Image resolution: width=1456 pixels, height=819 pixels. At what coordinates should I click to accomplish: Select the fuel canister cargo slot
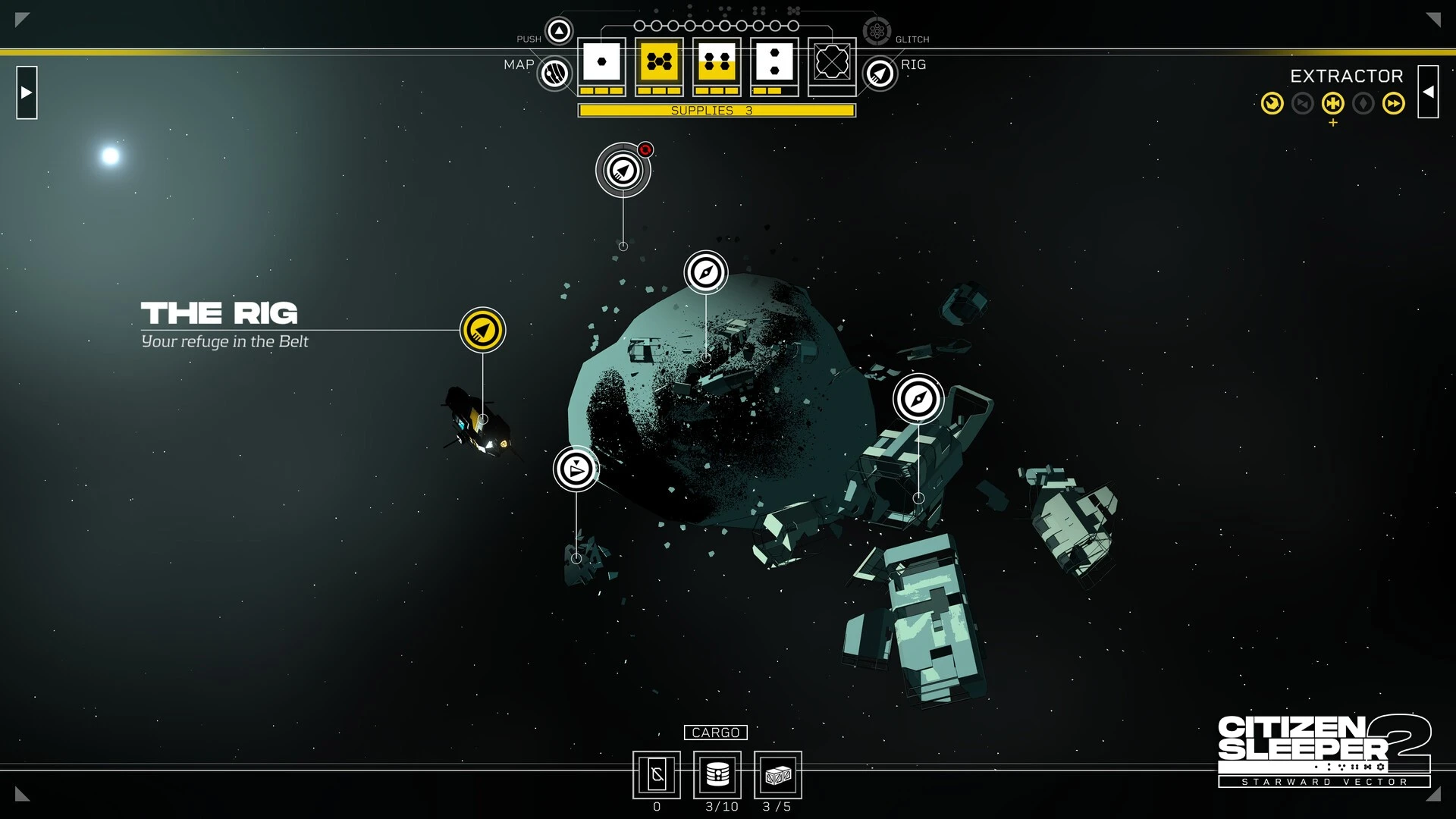717,775
